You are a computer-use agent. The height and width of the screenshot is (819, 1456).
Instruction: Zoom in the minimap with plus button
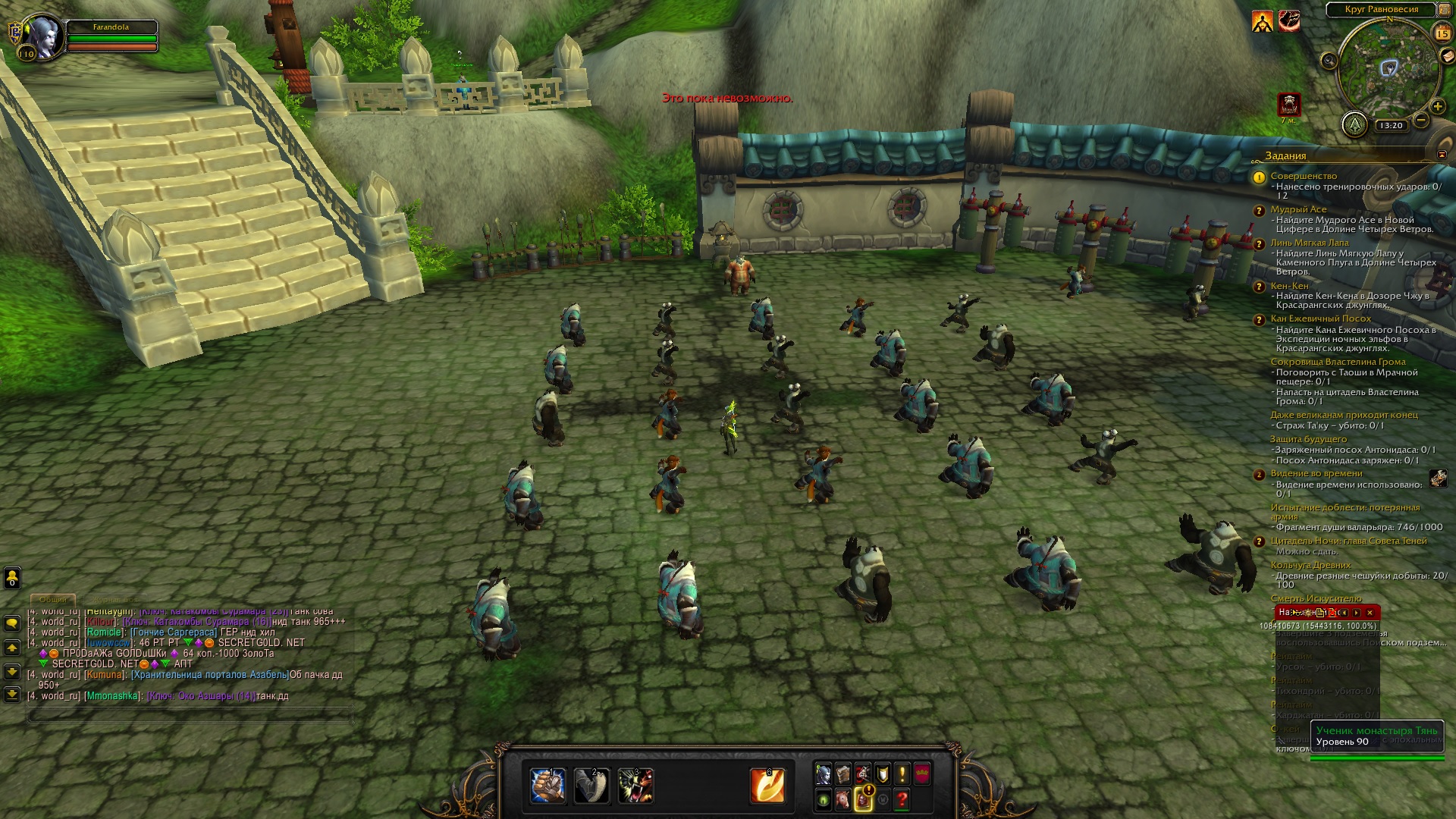[x=1437, y=106]
